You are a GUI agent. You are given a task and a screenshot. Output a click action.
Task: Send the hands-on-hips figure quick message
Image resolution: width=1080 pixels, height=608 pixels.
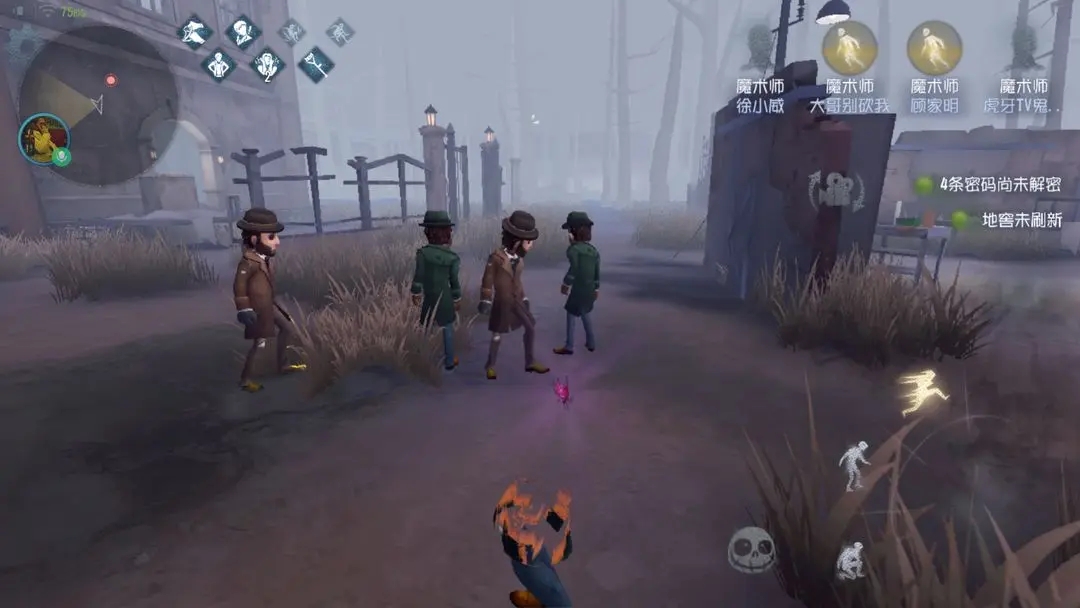tap(218, 66)
